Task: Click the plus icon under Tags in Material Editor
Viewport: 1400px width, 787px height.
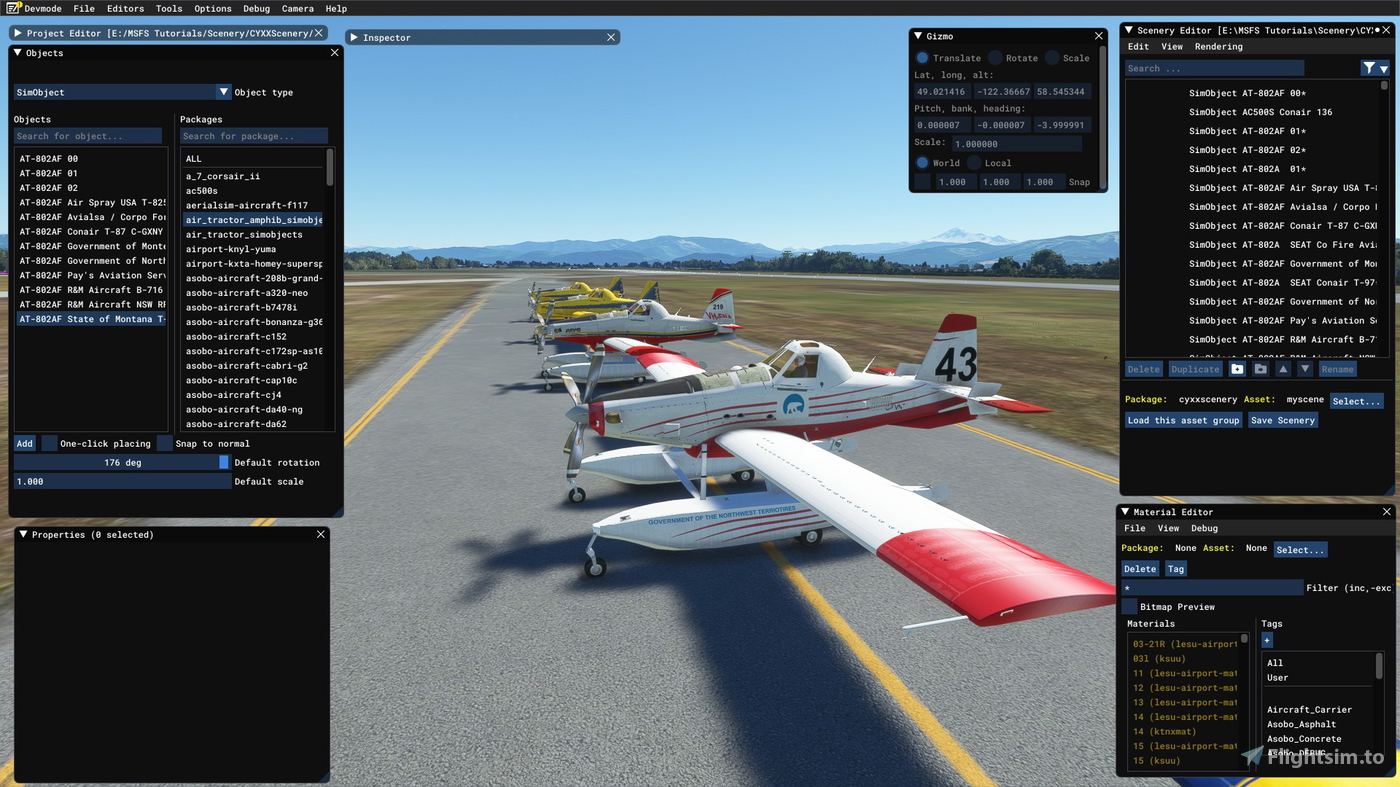Action: pos(1266,640)
